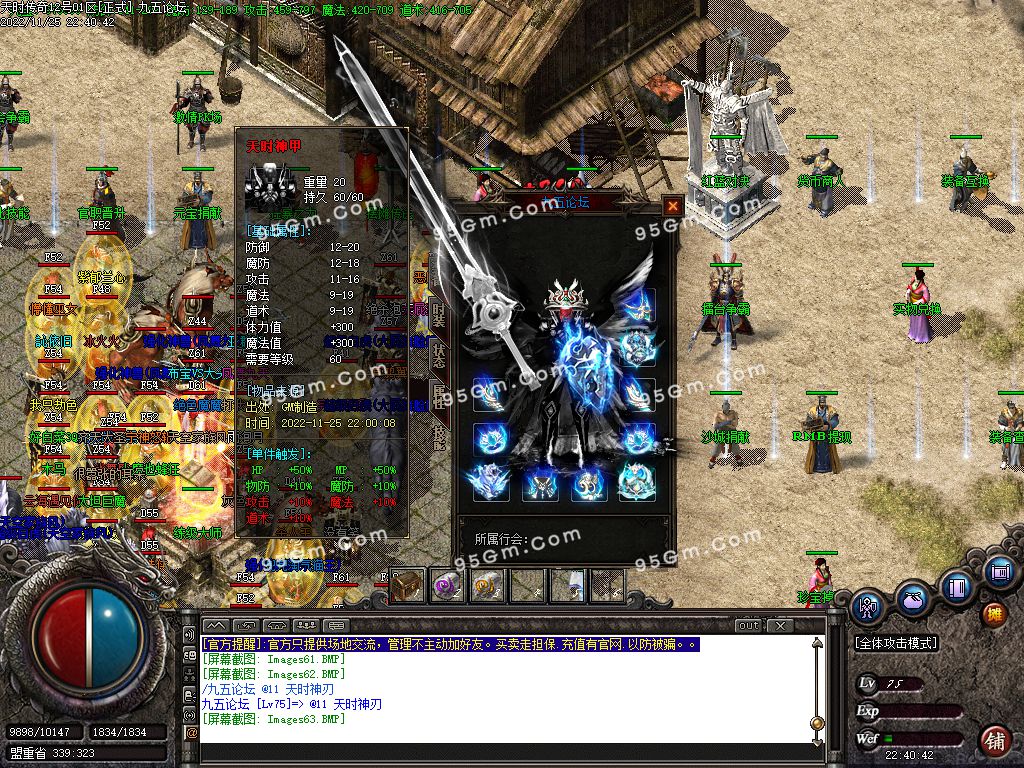
Task: Select the treasure chest hotbar slot
Action: pyautogui.click(x=407, y=586)
